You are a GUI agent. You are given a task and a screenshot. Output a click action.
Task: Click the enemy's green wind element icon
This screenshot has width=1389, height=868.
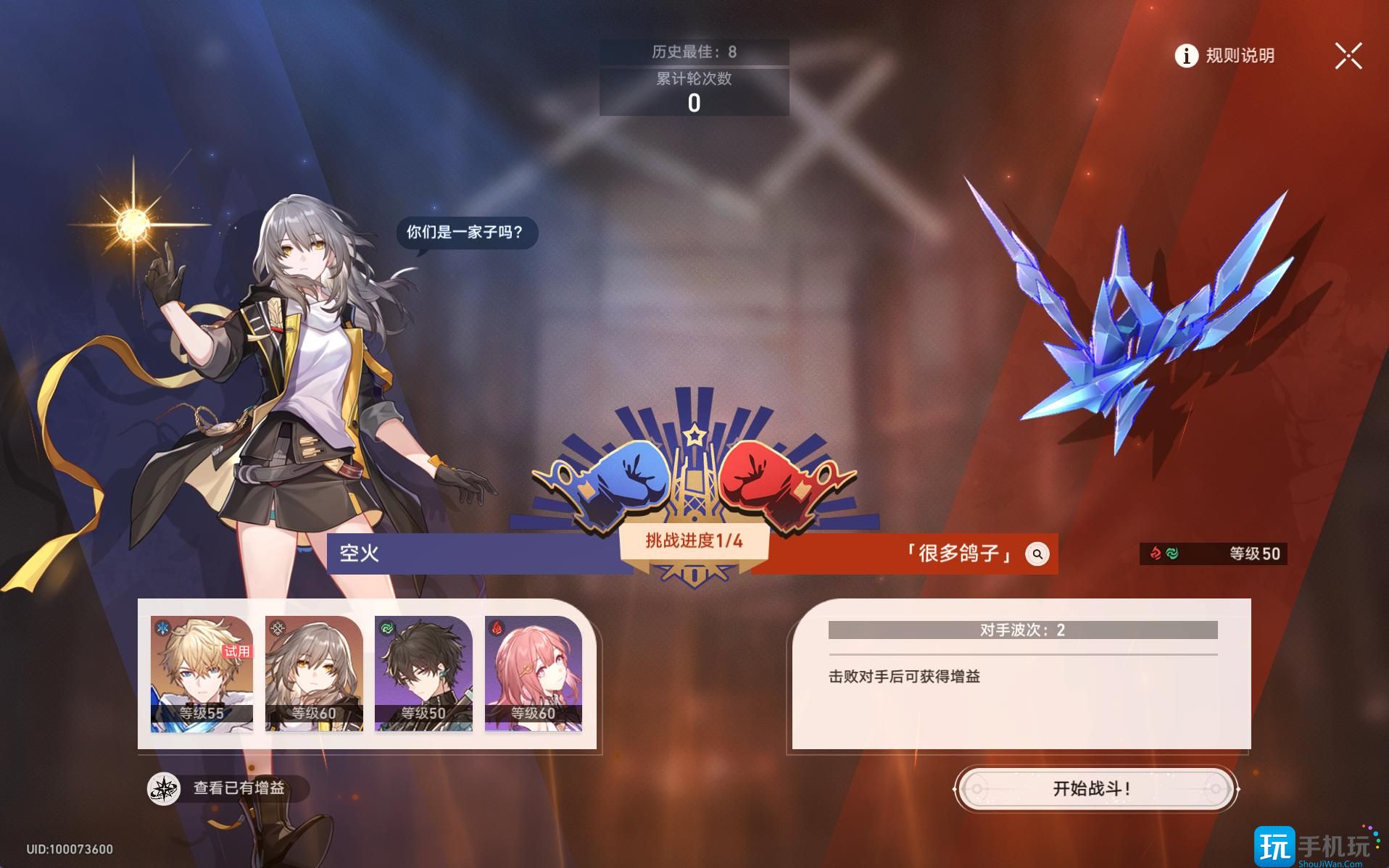[1172, 552]
